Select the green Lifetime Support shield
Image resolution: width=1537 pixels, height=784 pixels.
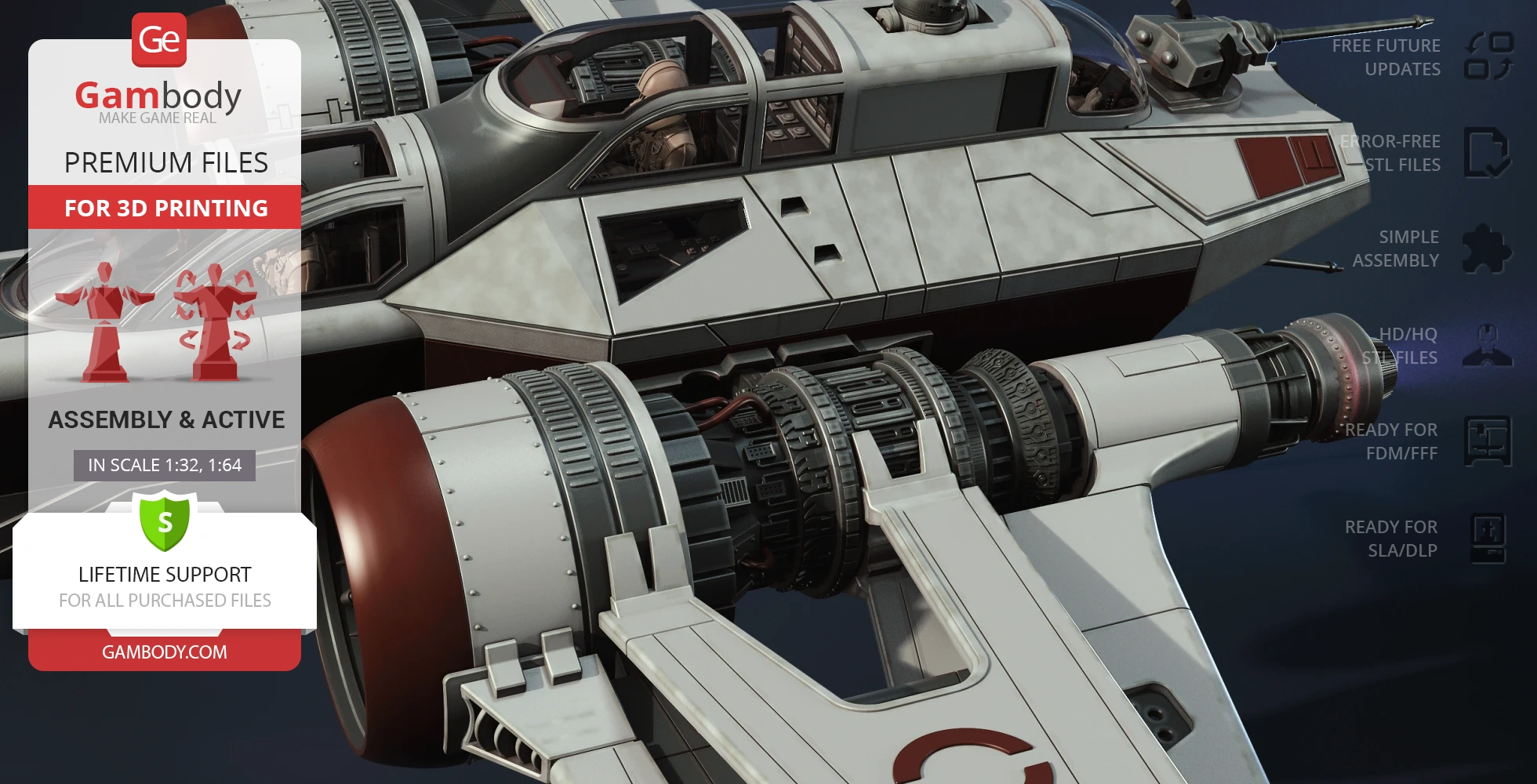(x=165, y=521)
